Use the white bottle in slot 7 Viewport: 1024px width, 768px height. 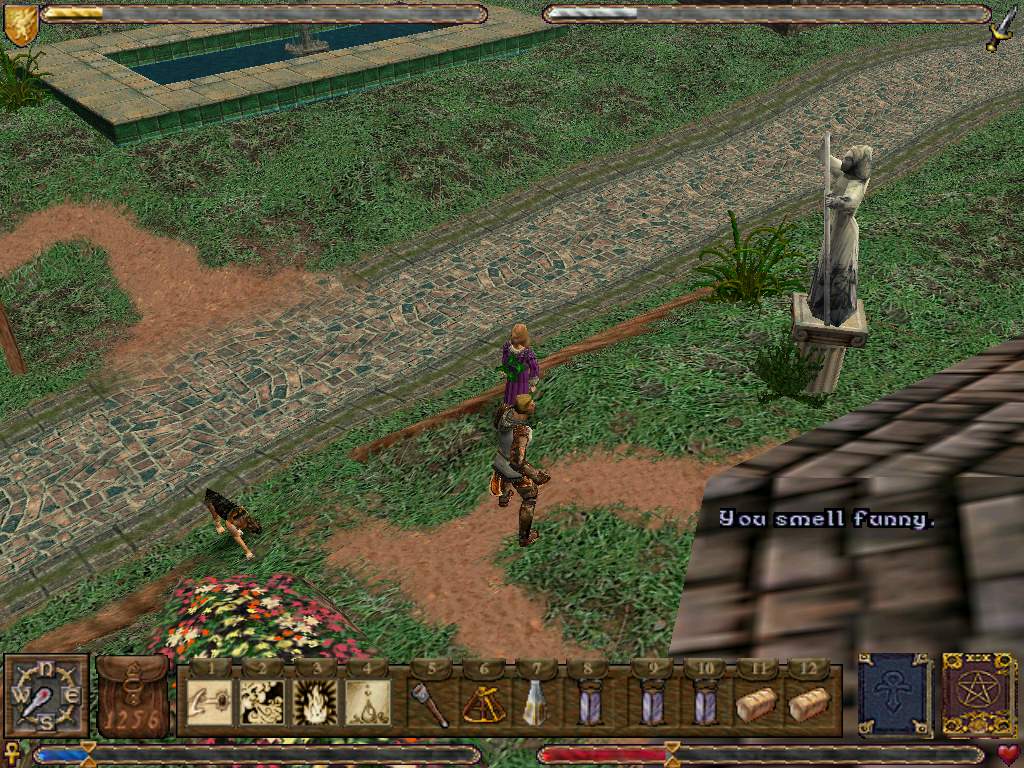click(535, 702)
